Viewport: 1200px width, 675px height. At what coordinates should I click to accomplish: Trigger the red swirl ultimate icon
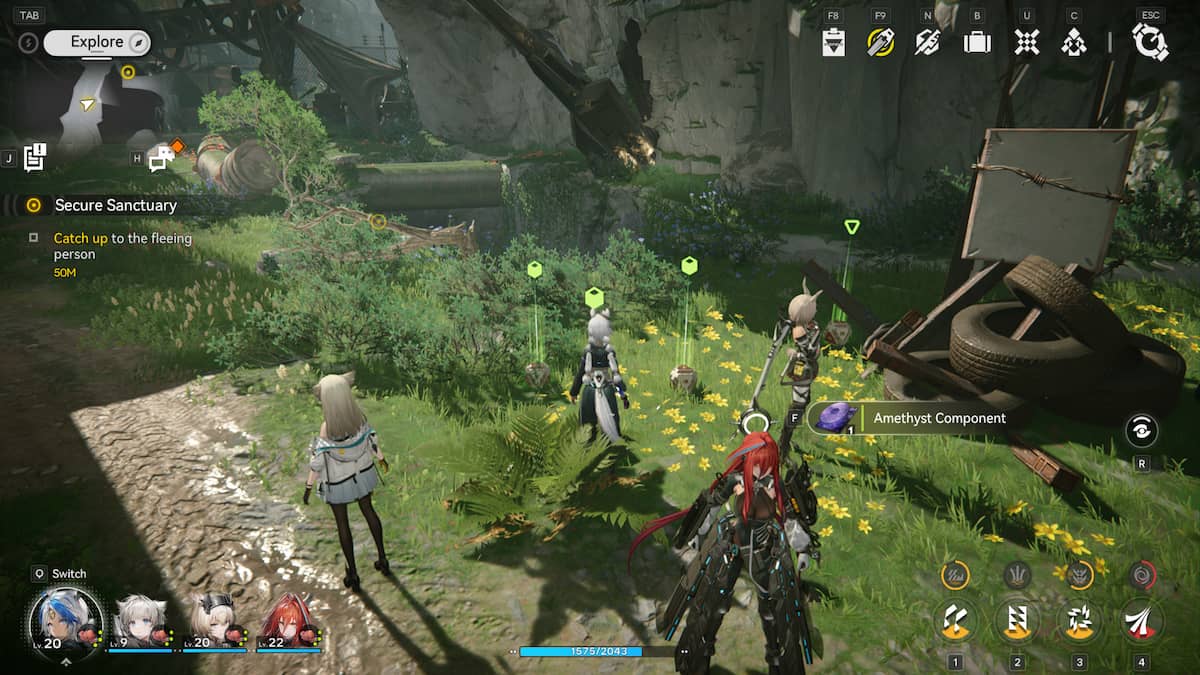pos(1141,575)
